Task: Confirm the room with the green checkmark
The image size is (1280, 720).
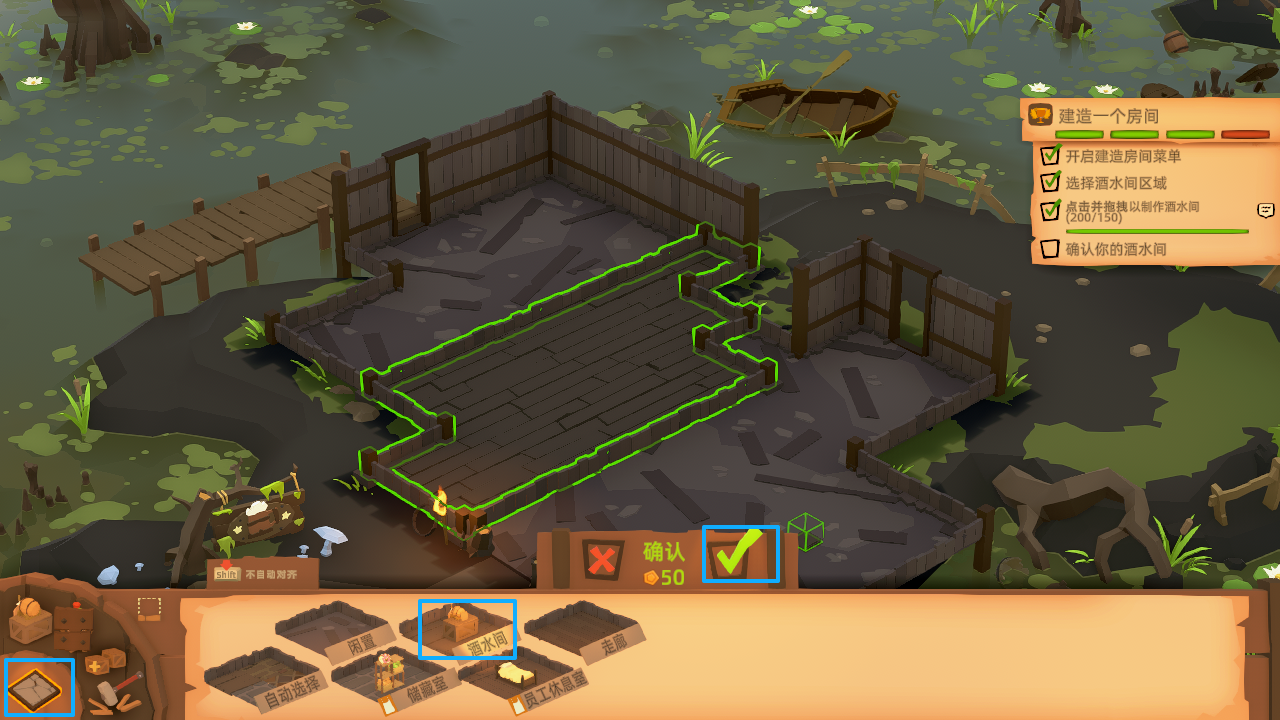Action: pos(739,554)
